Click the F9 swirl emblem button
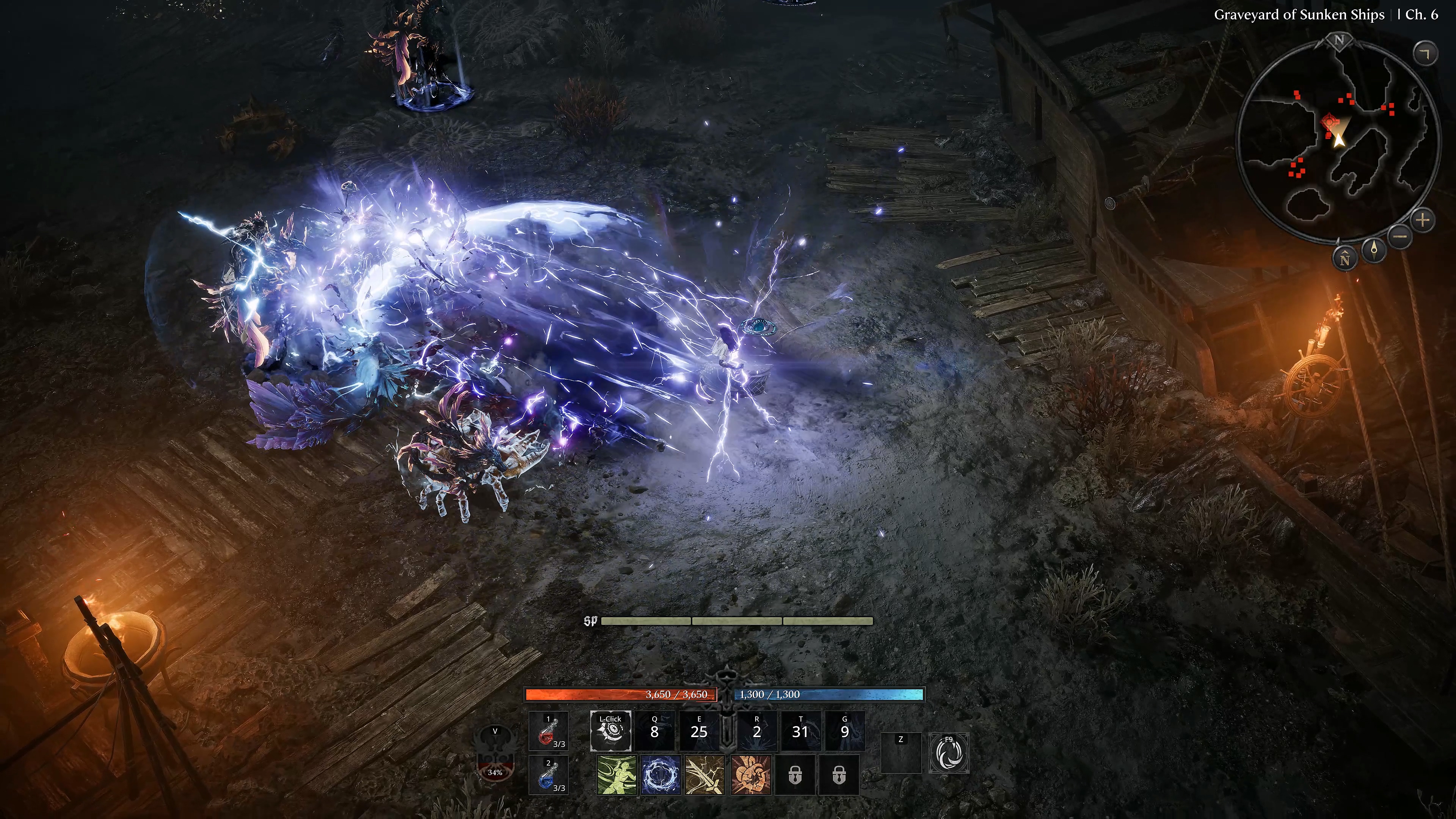 [949, 753]
